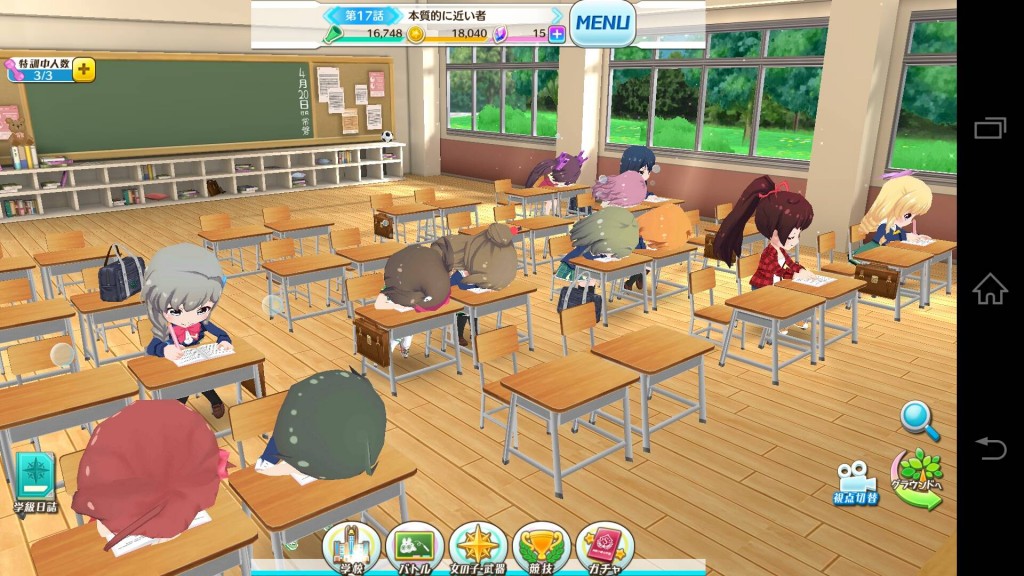
Task: Open the 学級日誌 class journal book
Action: click(35, 481)
